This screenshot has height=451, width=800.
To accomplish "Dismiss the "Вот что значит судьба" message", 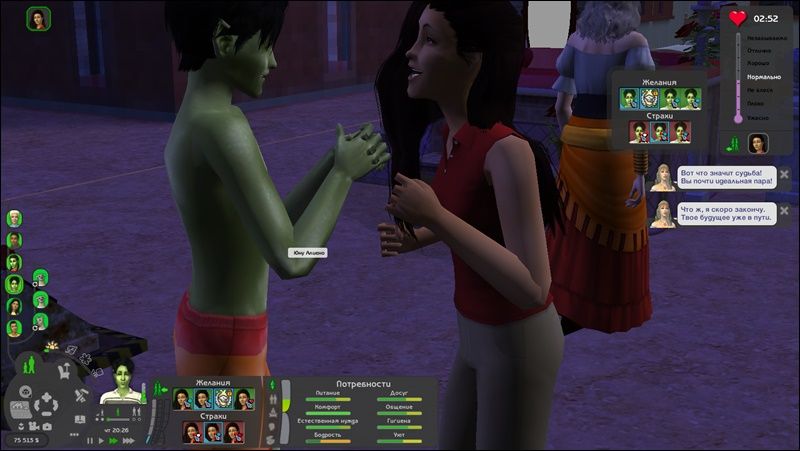I will (784, 174).
